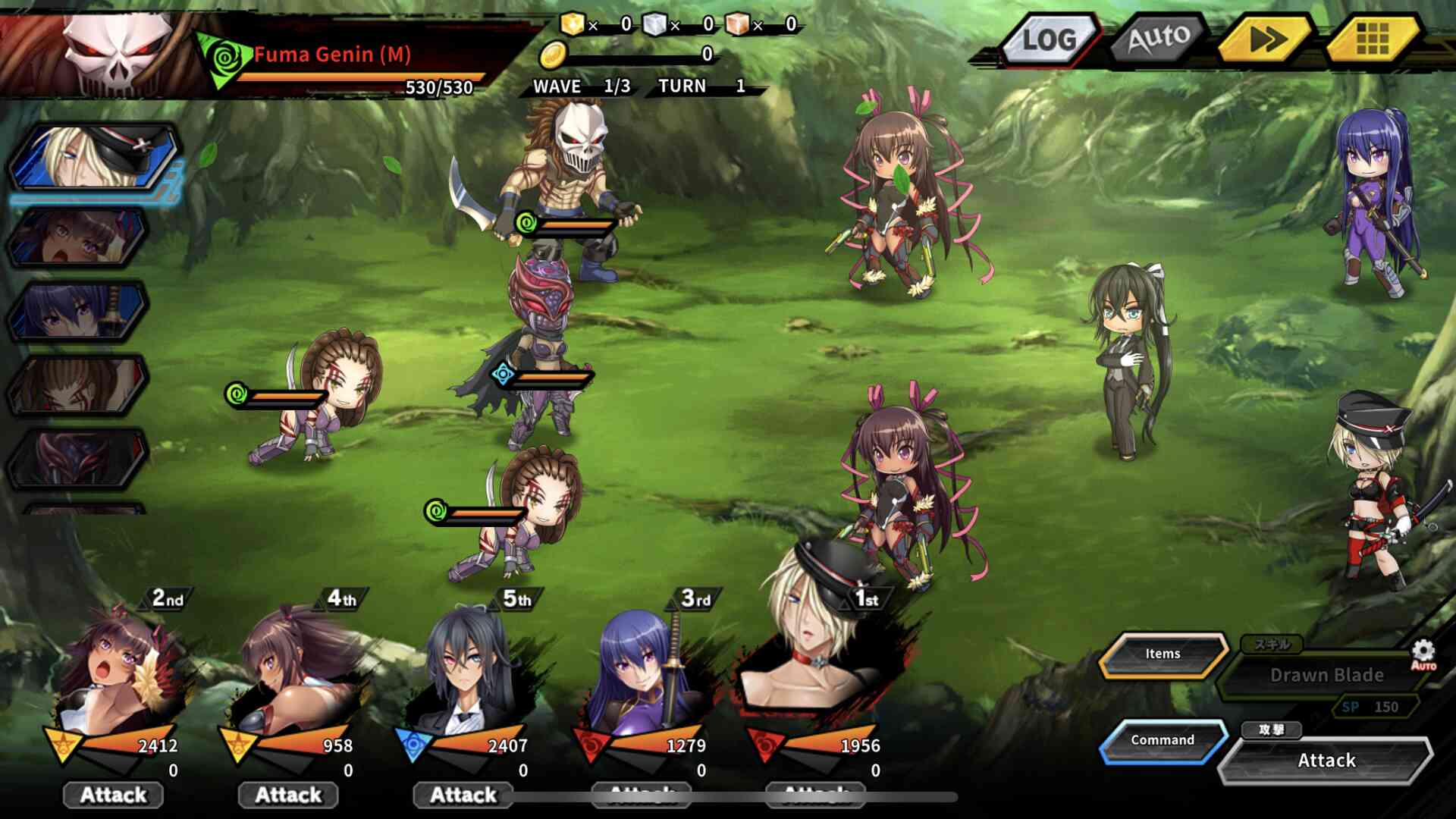Image resolution: width=1456 pixels, height=819 pixels.
Task: Select the blonde officer turn-order portrait
Action: click(95, 158)
